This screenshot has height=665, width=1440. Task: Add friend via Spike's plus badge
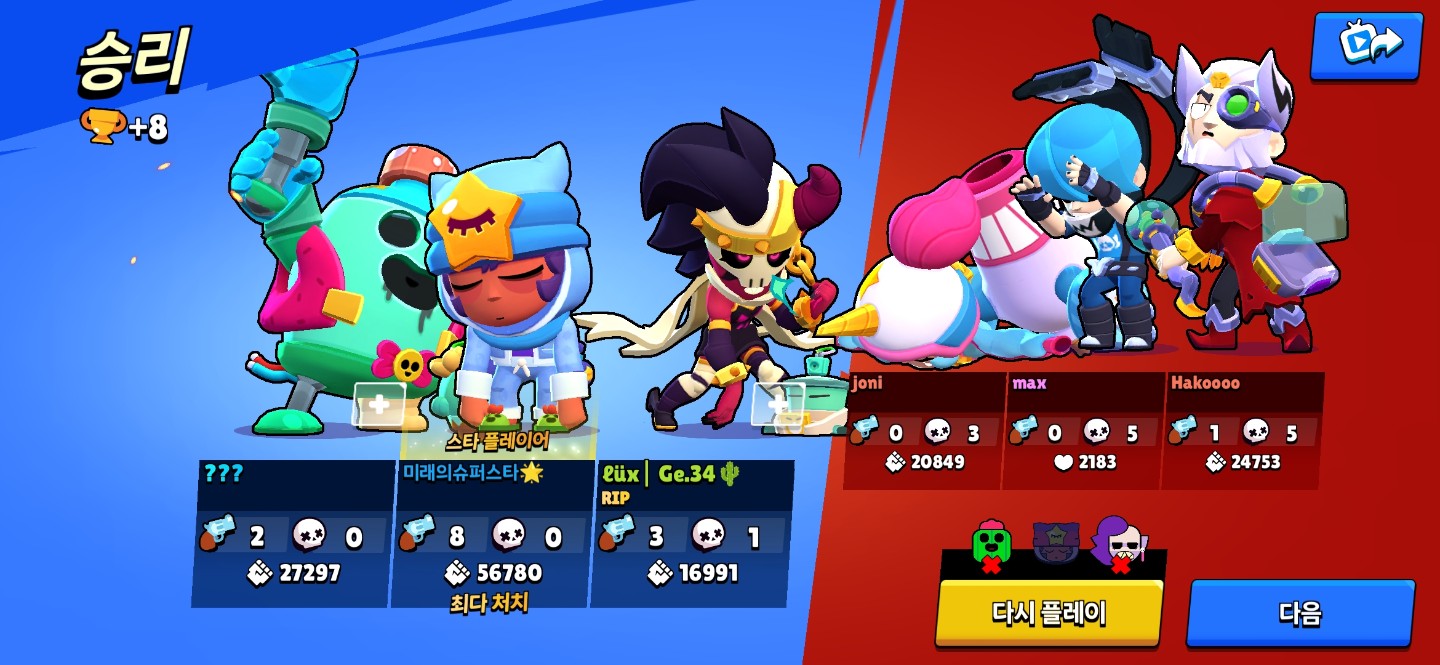pyautogui.click(x=379, y=404)
